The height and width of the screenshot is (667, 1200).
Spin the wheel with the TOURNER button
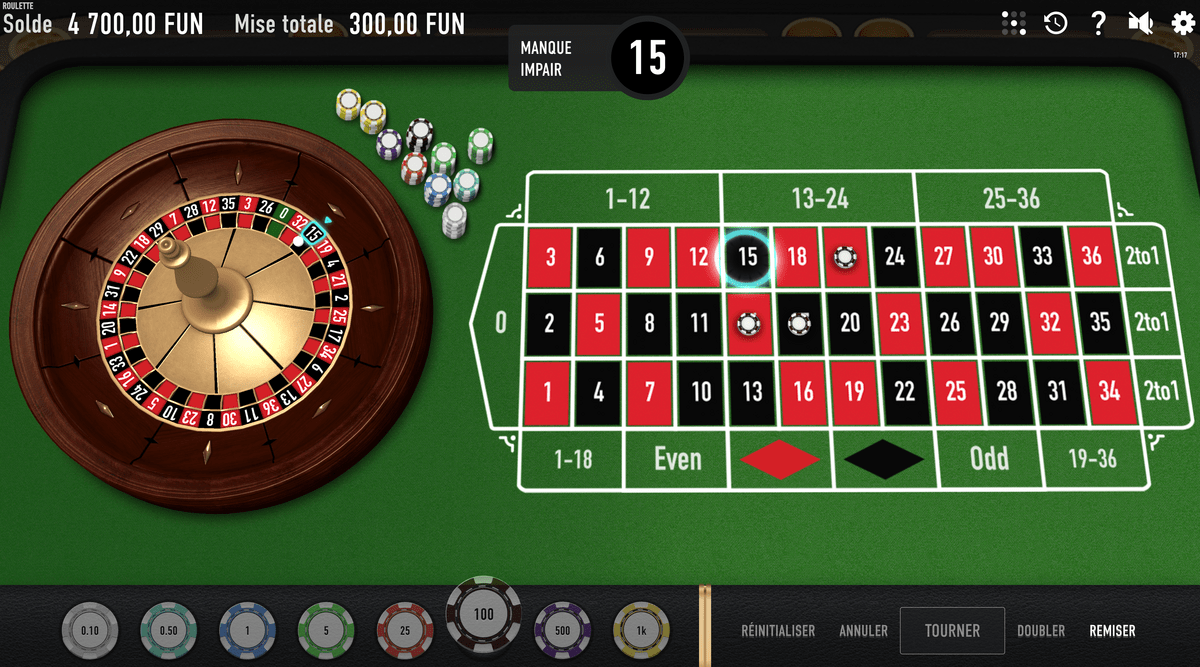tap(952, 631)
